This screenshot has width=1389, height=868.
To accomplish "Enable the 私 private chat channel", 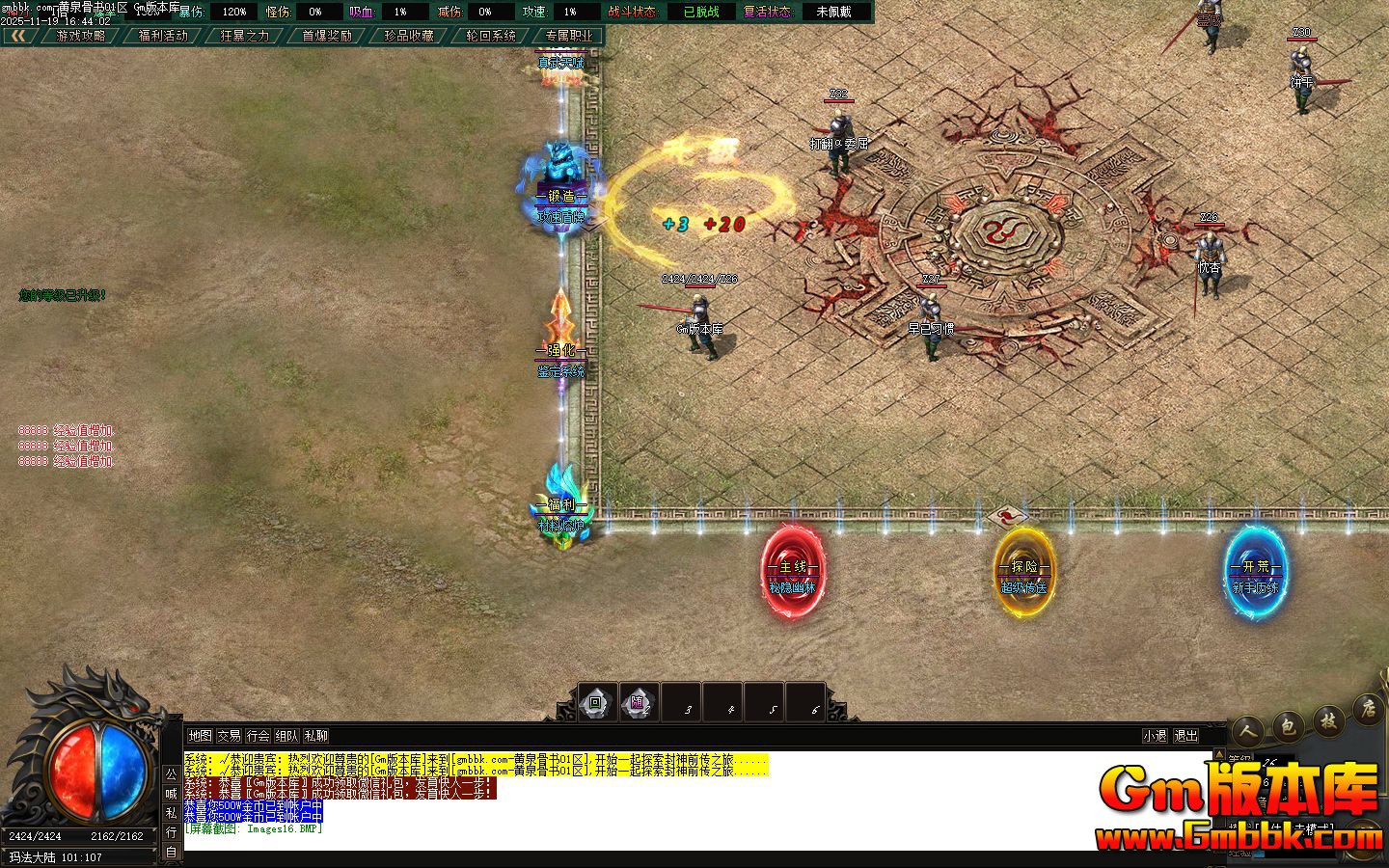I will point(171,810).
